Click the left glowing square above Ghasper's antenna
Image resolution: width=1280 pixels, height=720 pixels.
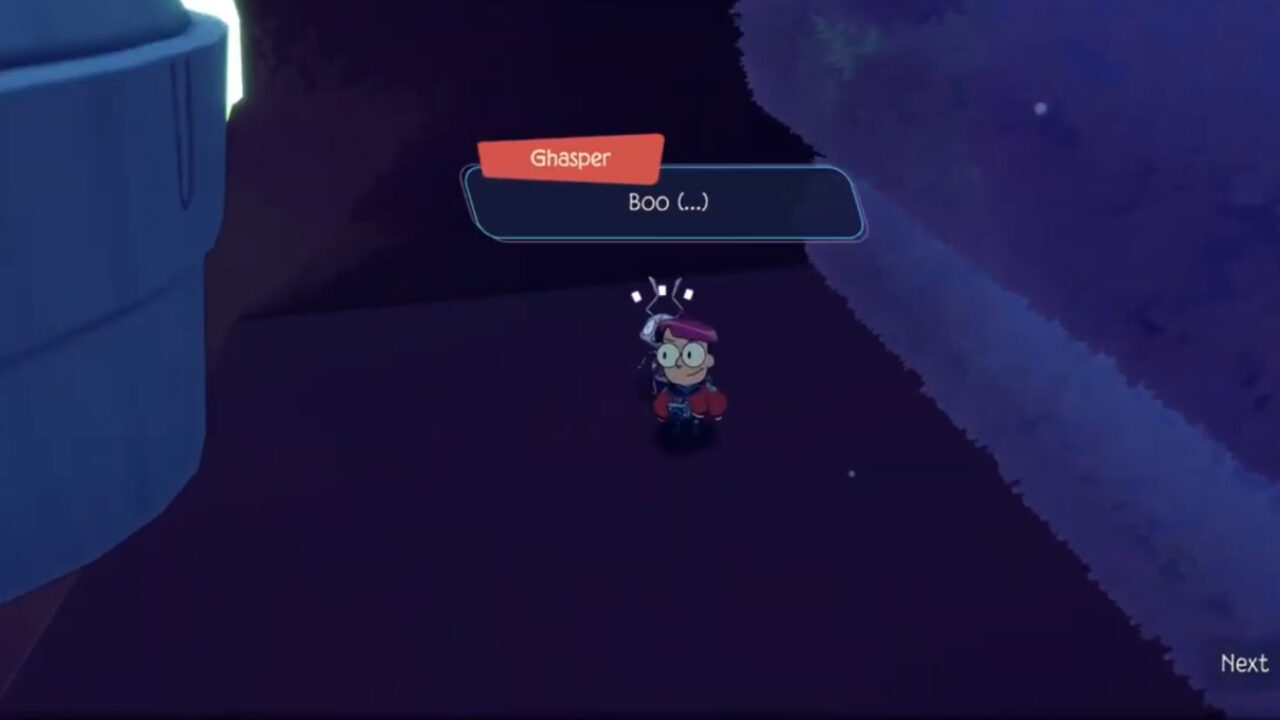[x=636, y=296]
